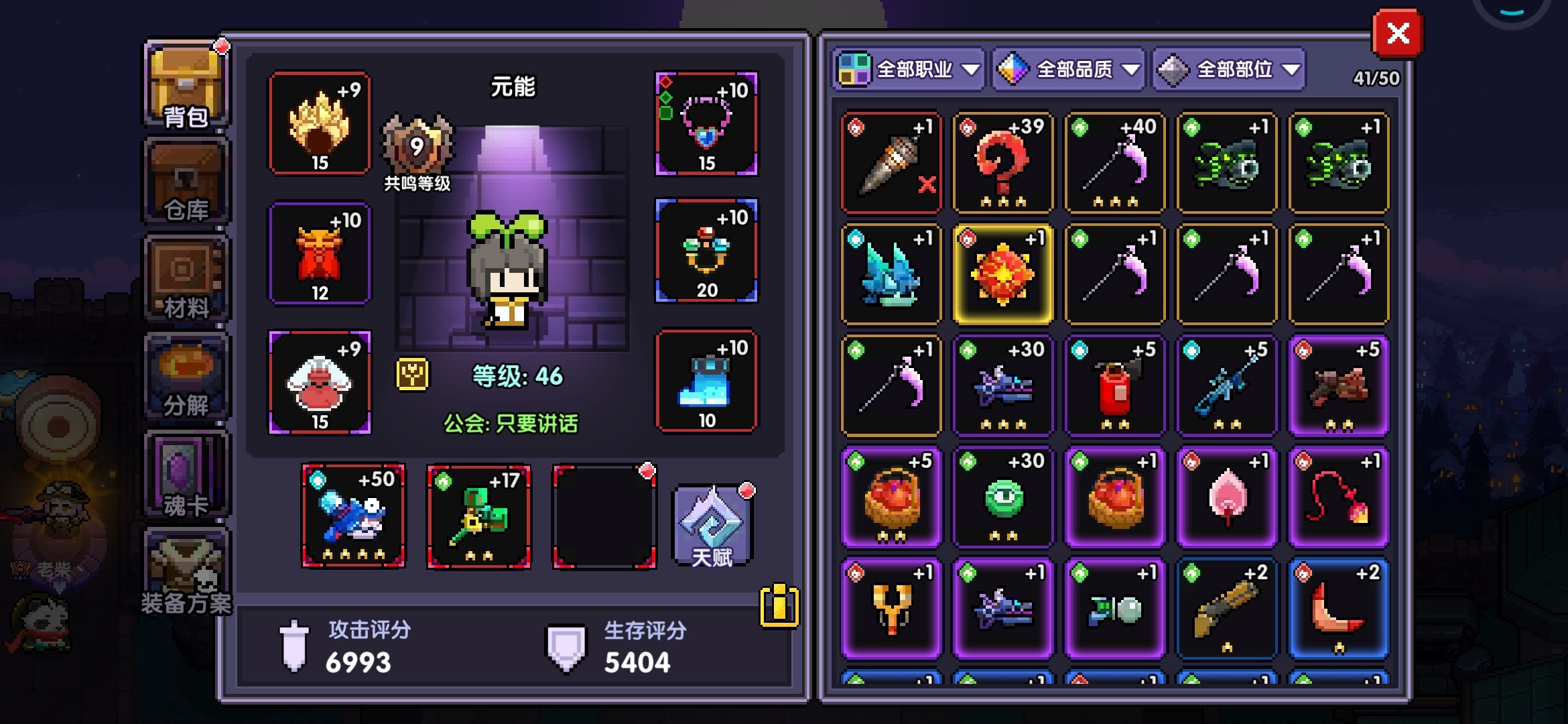The image size is (1568, 724).
Task: Select the equipped flaming crown helmet slot
Action: (320, 123)
